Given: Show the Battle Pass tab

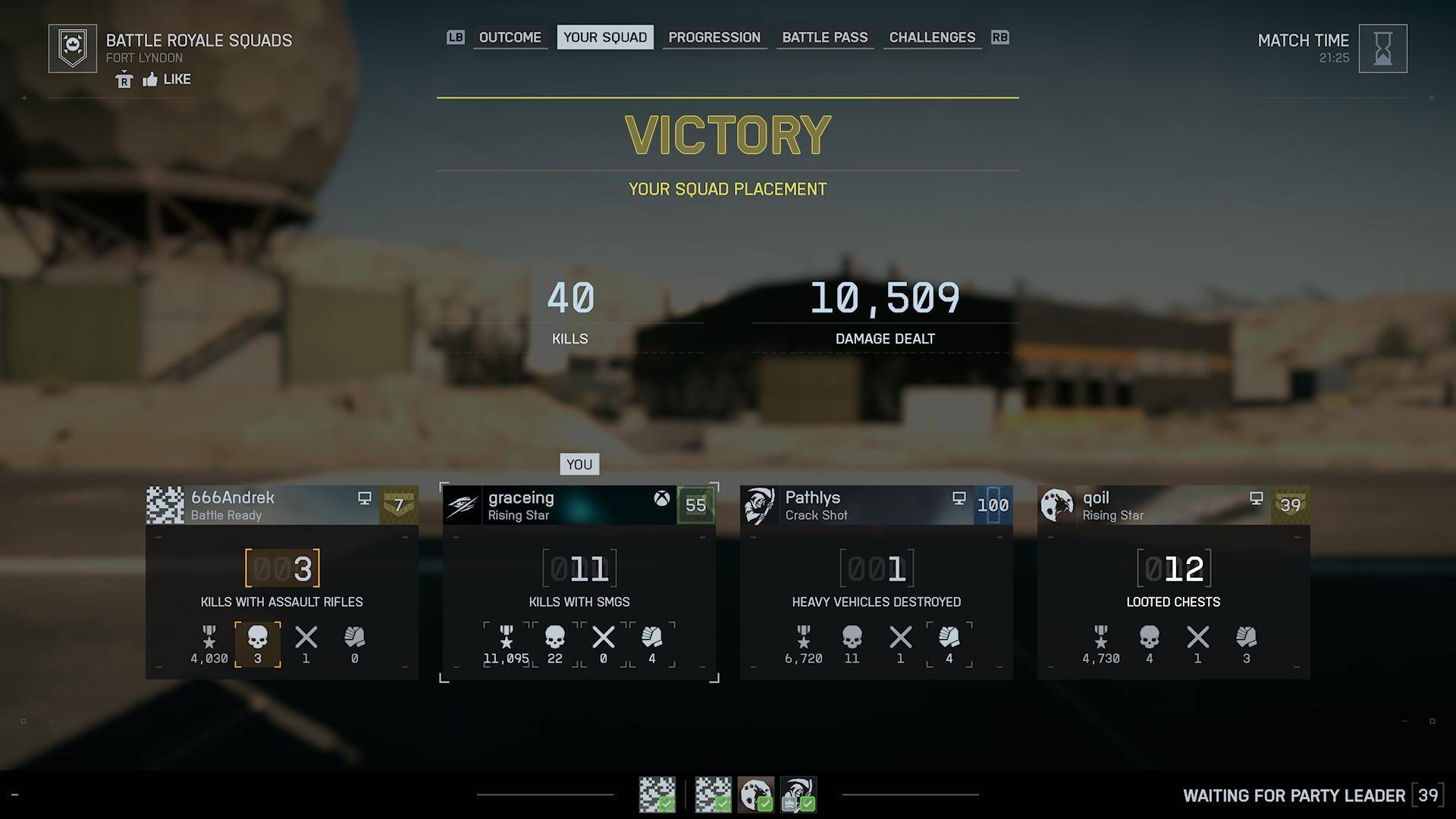Looking at the screenshot, I should [824, 37].
